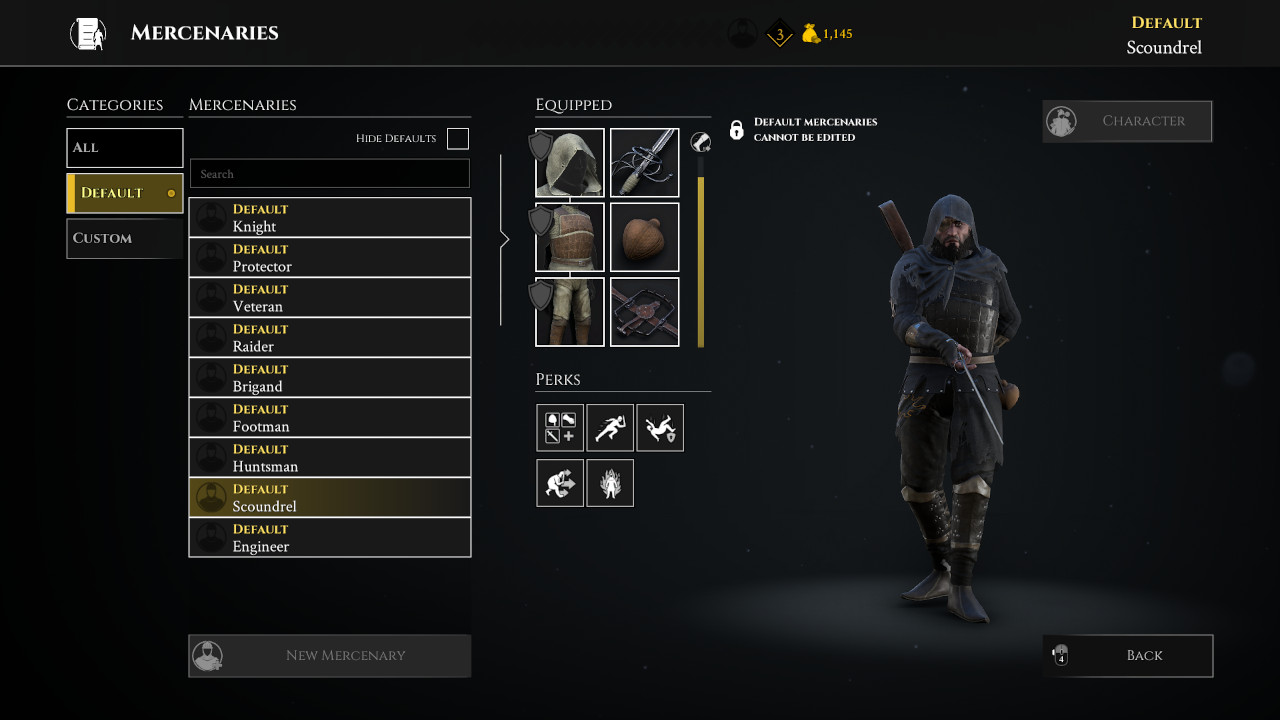Choose the Default category
1280x720 pixels.
point(125,193)
